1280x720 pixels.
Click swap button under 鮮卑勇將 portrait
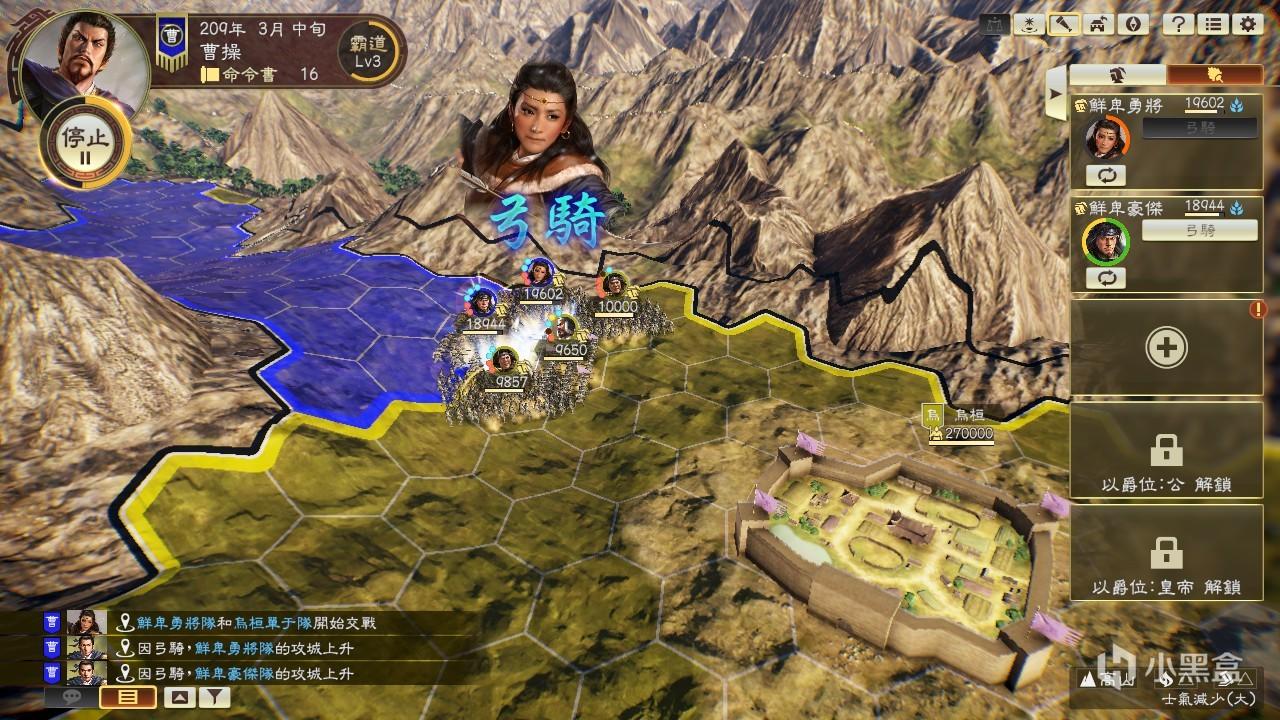pyautogui.click(x=1105, y=175)
